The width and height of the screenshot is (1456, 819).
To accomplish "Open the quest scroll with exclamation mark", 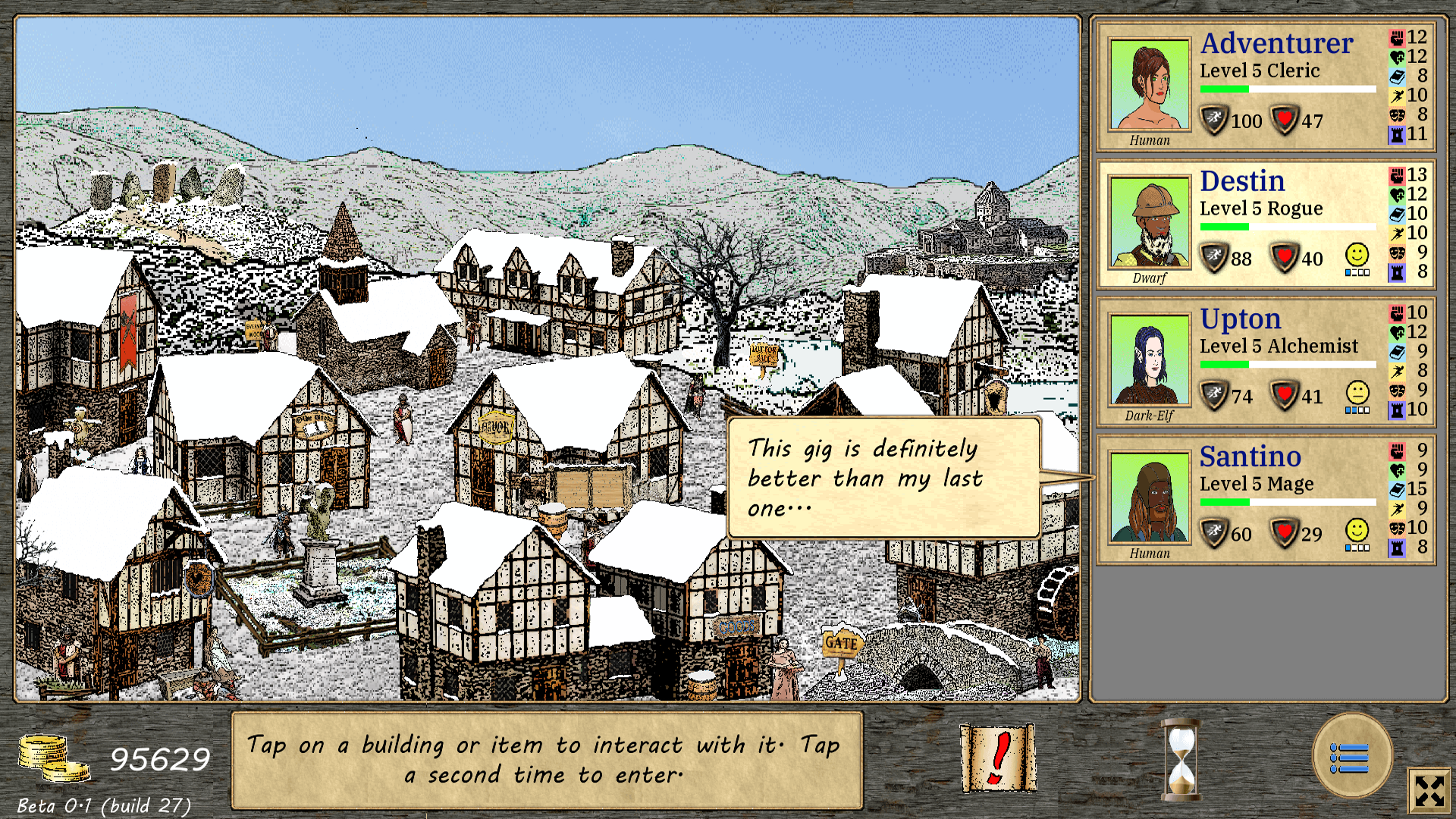I will (x=998, y=758).
